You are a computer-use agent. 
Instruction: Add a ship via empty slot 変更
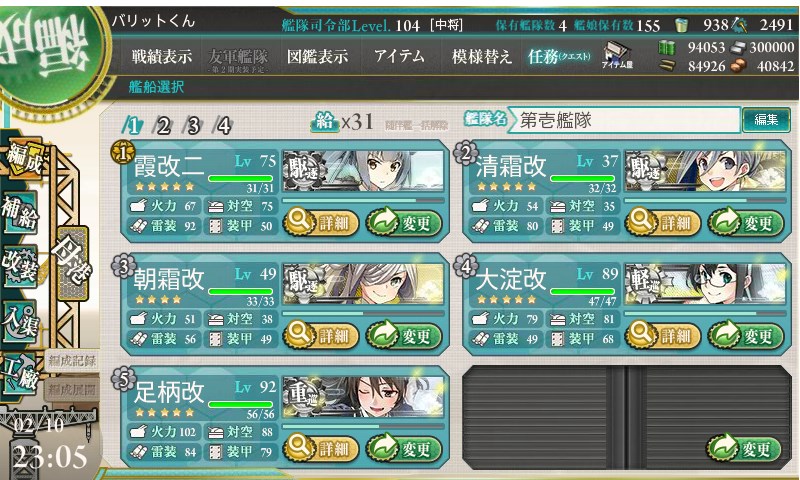click(x=742, y=448)
